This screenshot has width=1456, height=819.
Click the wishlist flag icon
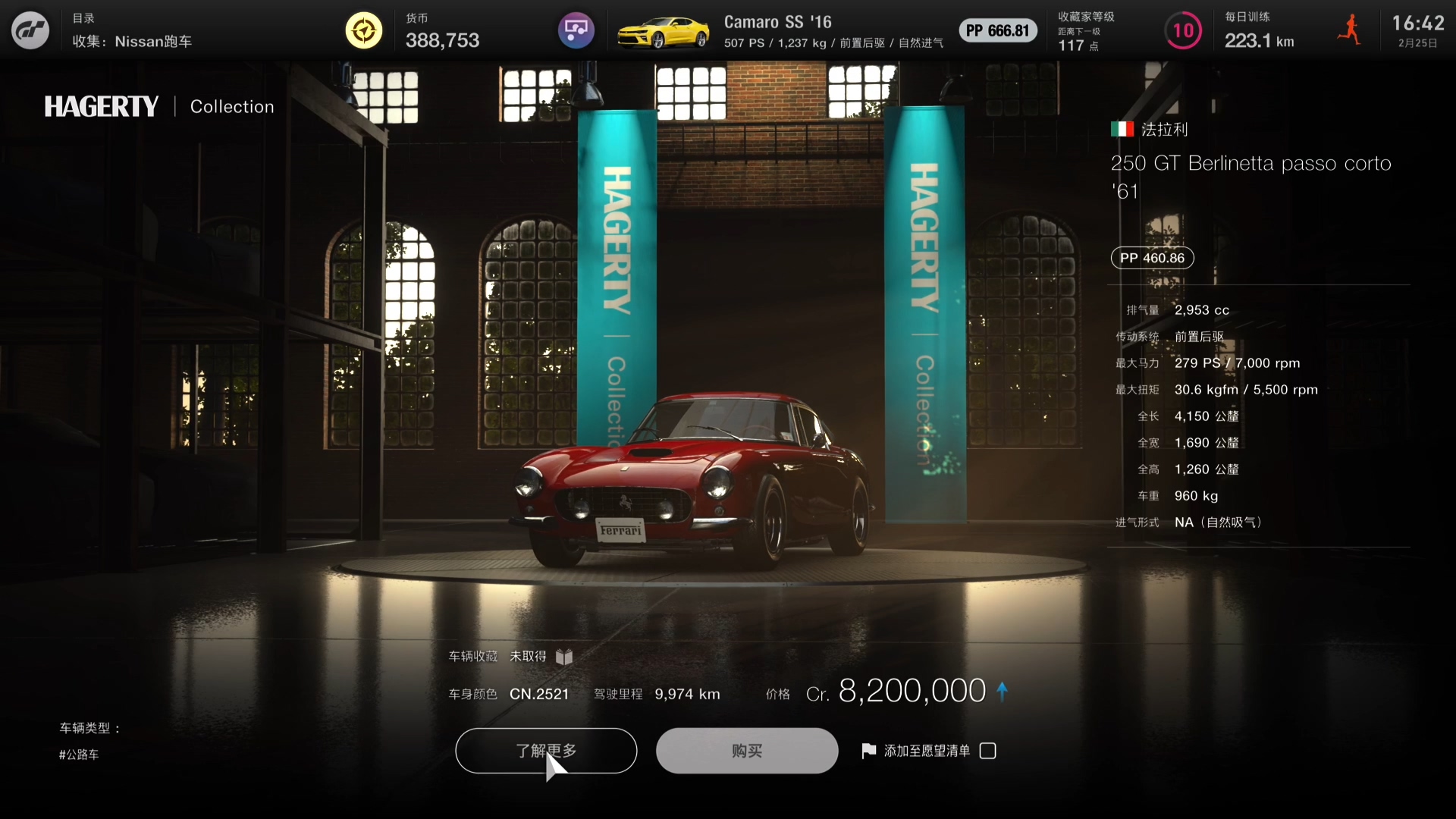click(x=868, y=750)
